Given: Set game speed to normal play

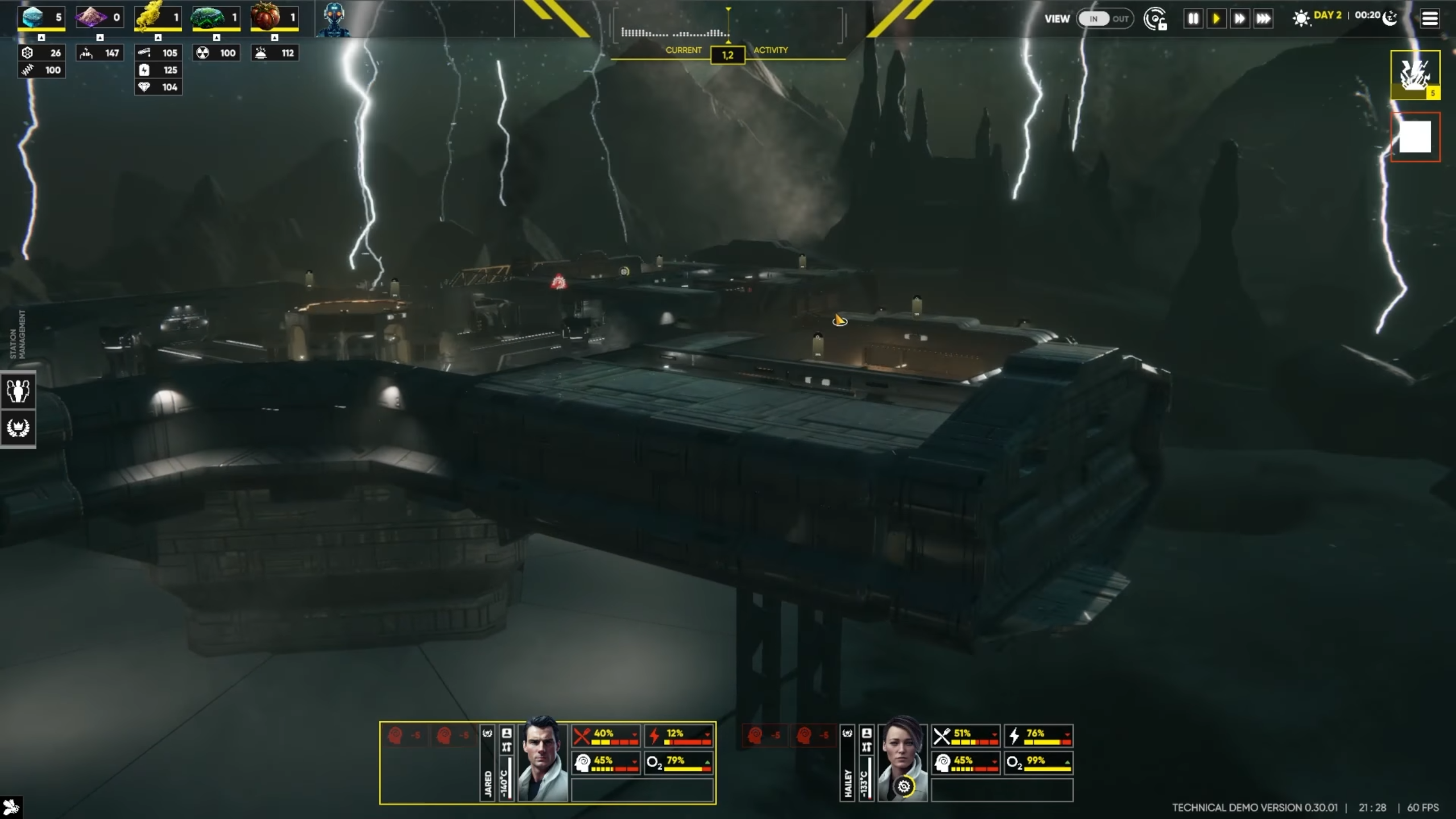Looking at the screenshot, I should [x=1216, y=19].
